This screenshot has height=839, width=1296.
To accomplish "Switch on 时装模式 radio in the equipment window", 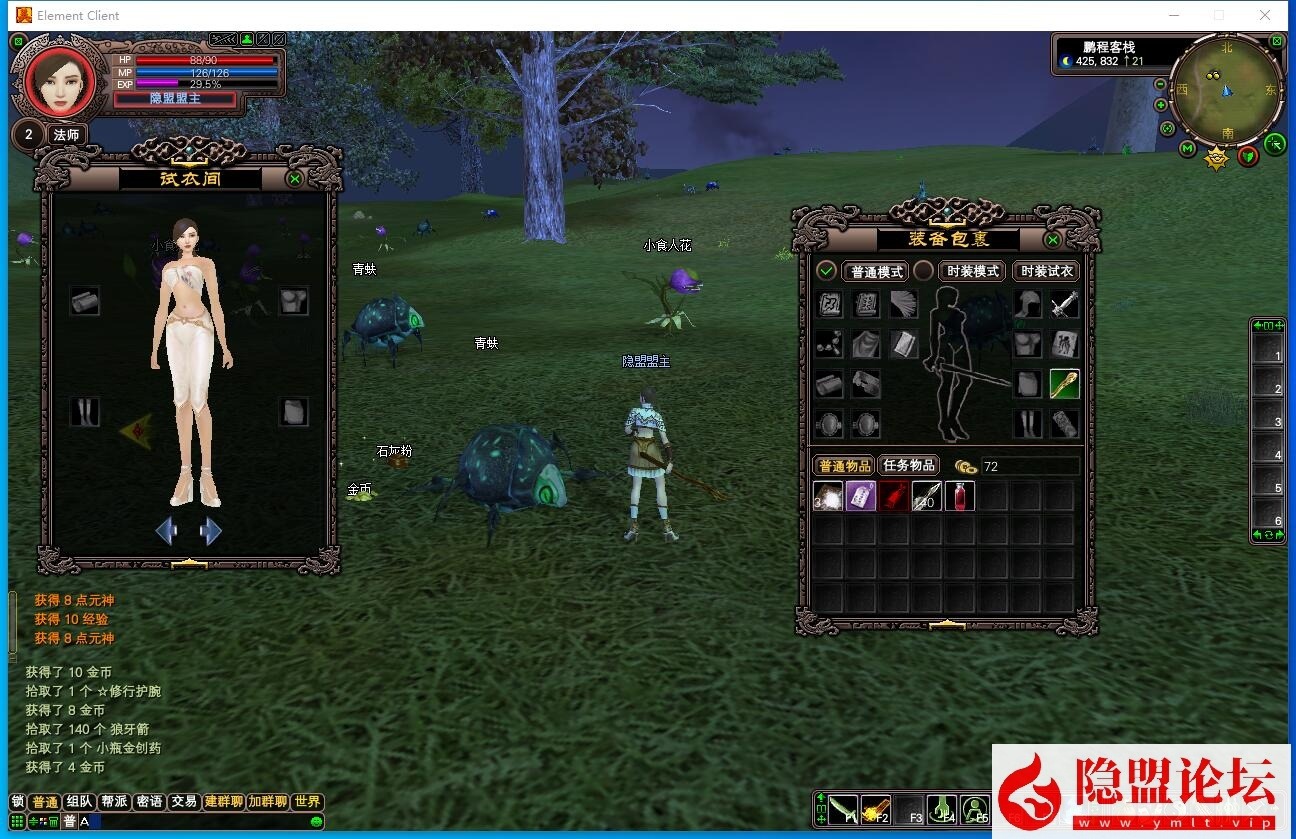I will (922, 271).
